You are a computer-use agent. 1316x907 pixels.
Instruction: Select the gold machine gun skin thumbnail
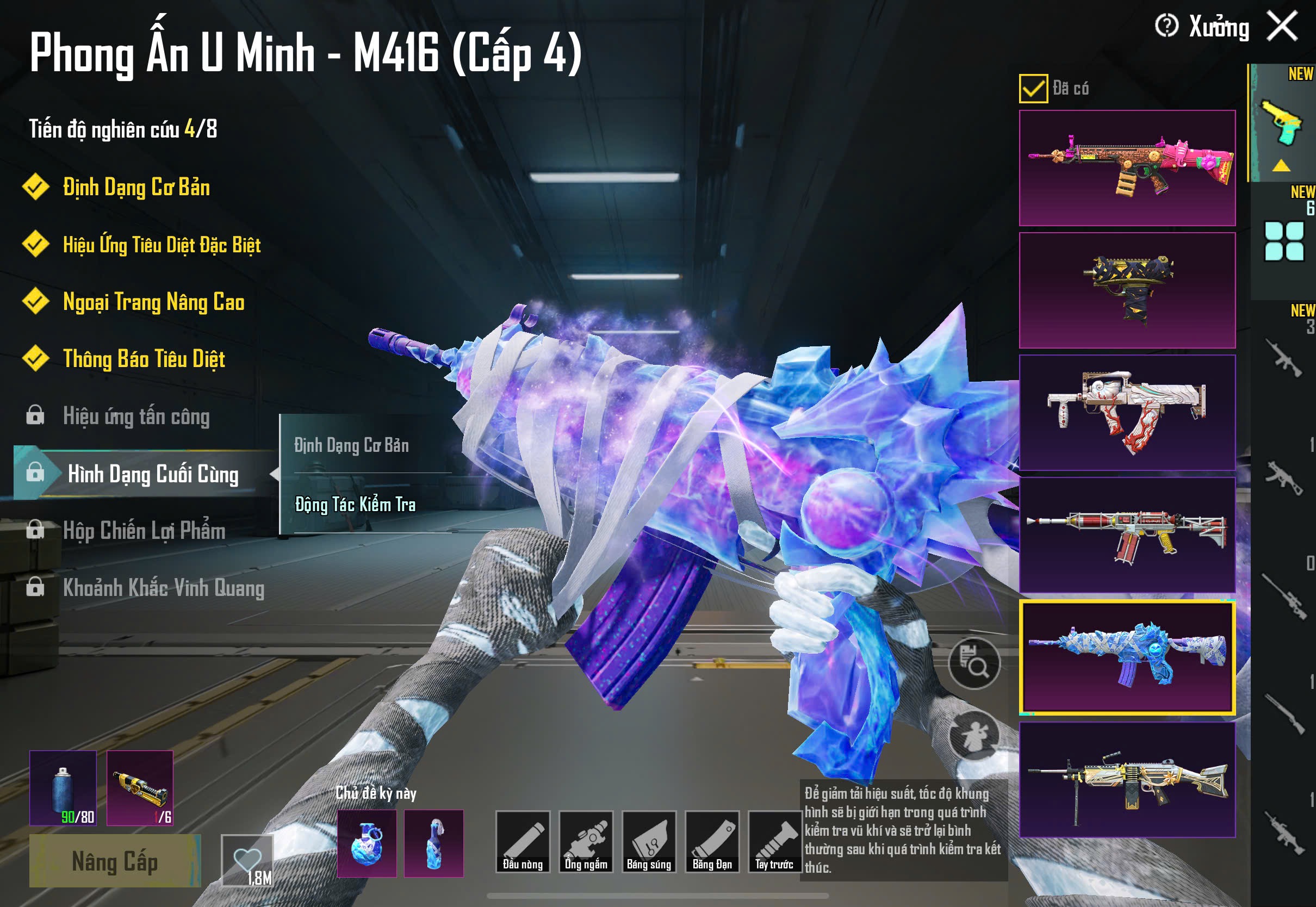1127,780
